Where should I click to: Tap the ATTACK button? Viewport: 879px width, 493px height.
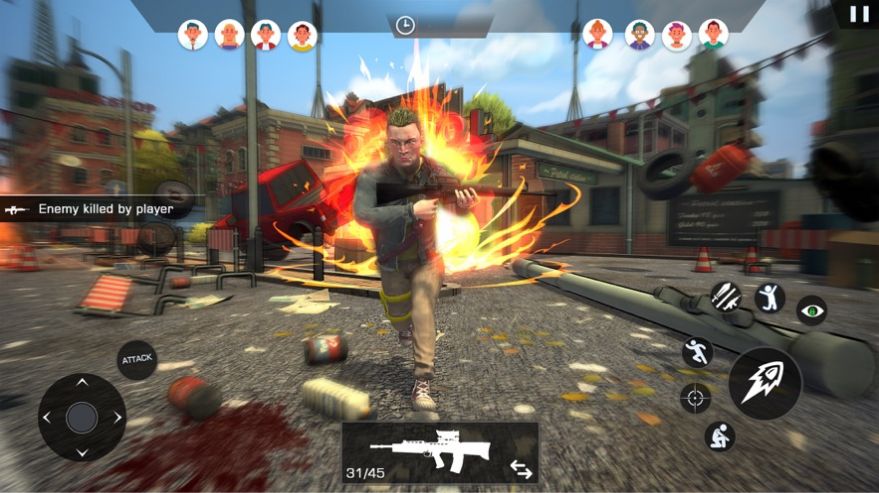(136, 359)
